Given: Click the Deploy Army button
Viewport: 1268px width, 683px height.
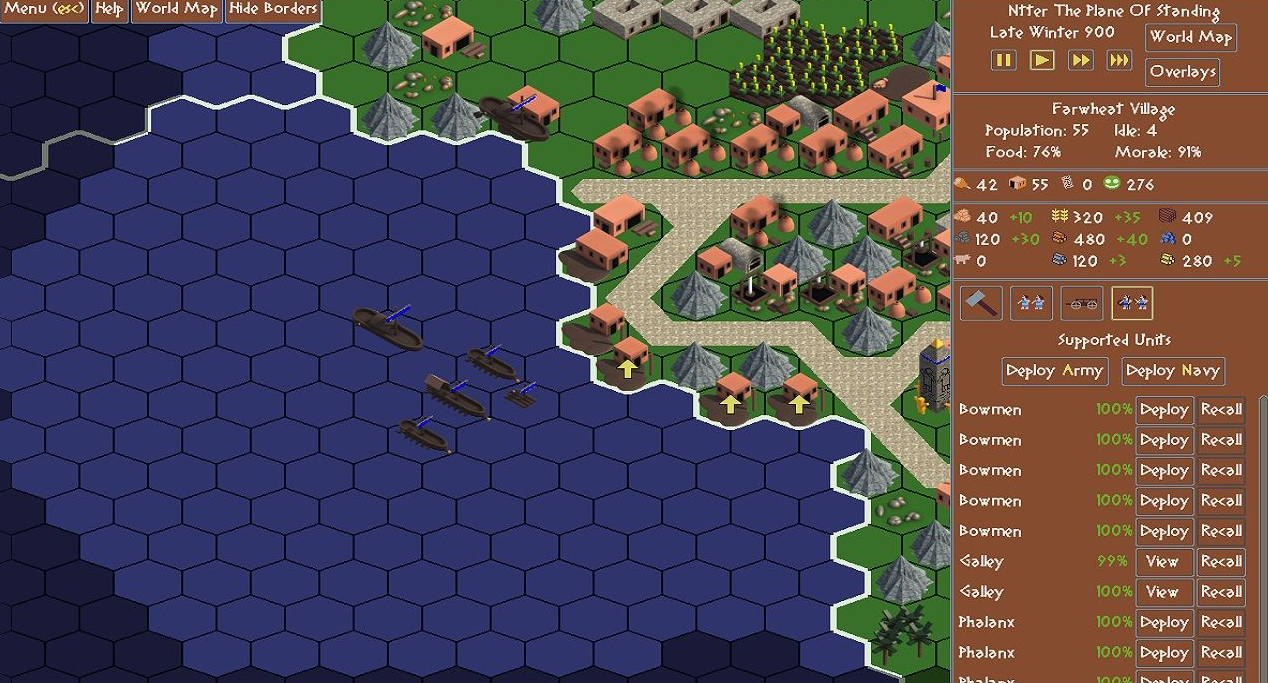Looking at the screenshot, I should (1054, 371).
